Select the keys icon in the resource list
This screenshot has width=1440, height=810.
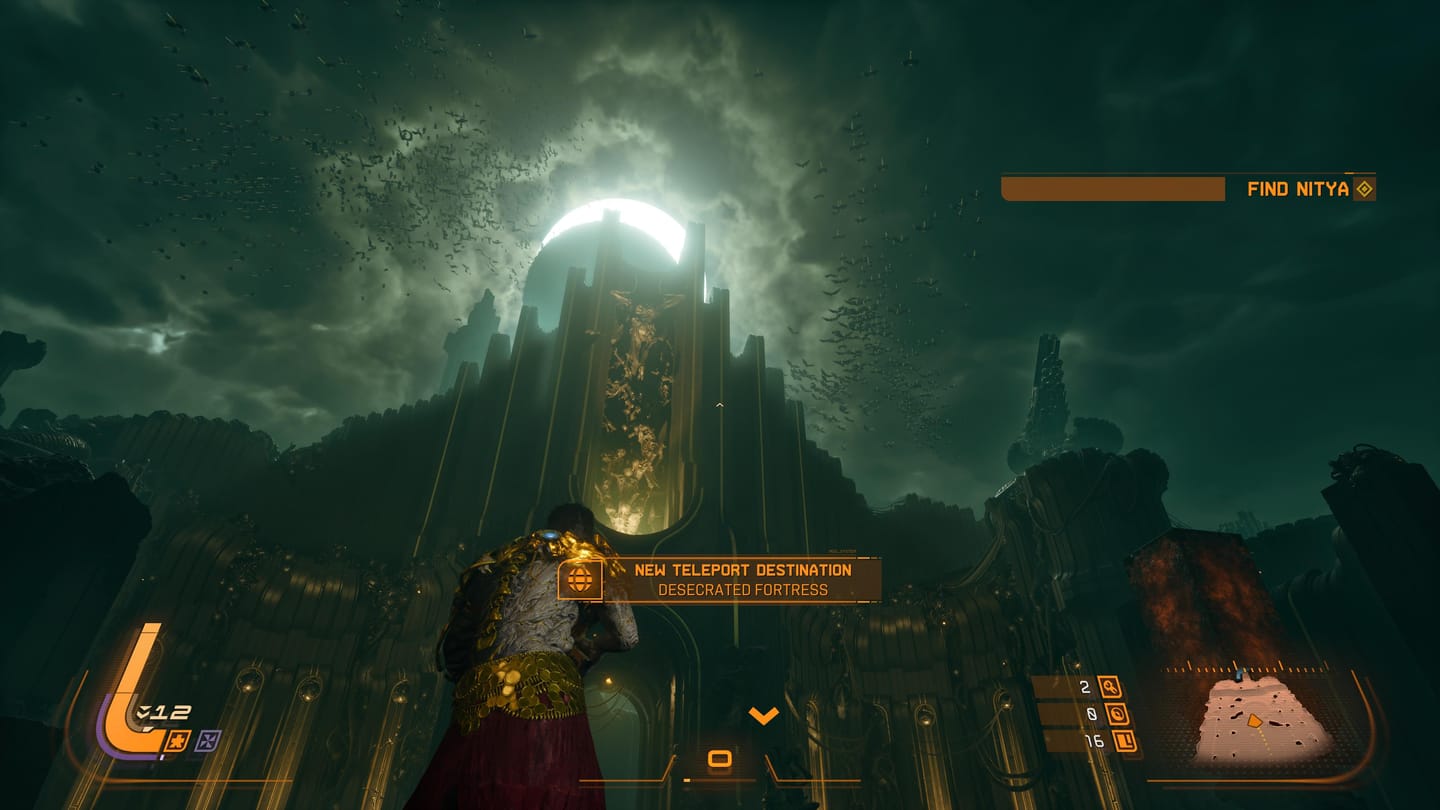pyautogui.click(x=1109, y=687)
